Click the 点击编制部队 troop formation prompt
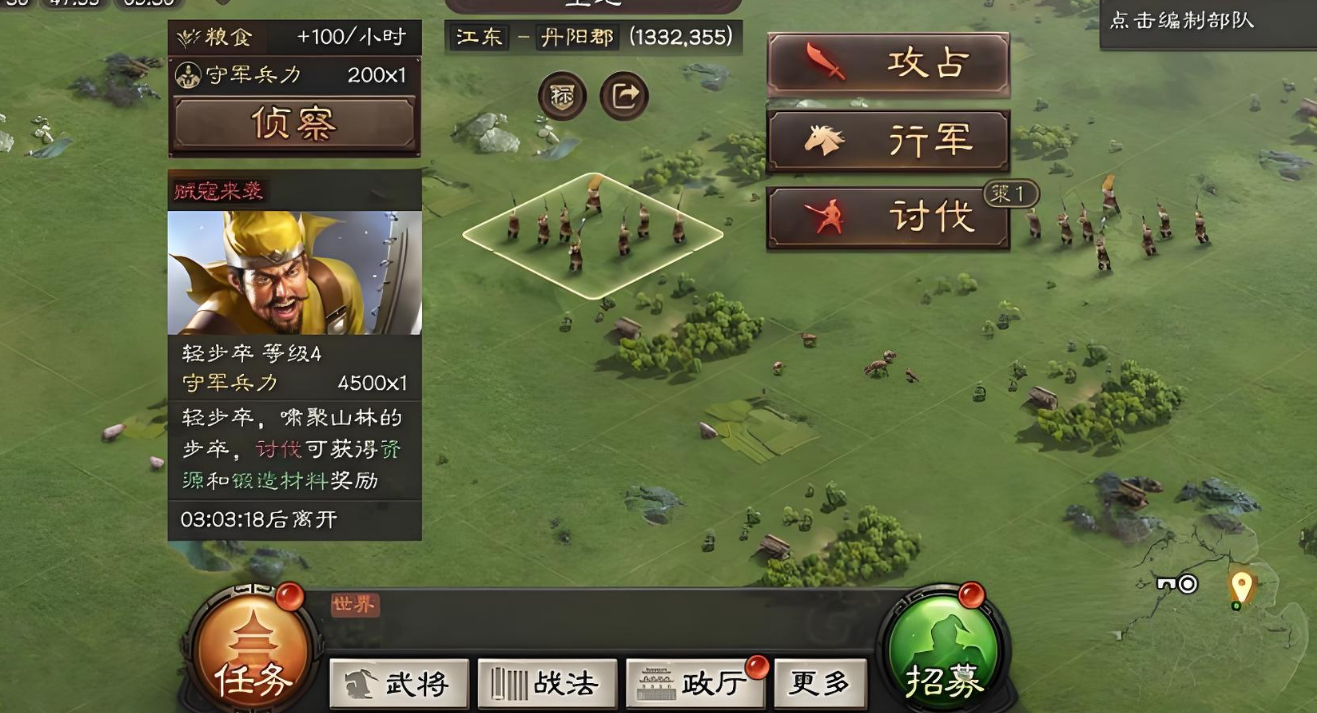The width and height of the screenshot is (1317, 713). point(1181,20)
